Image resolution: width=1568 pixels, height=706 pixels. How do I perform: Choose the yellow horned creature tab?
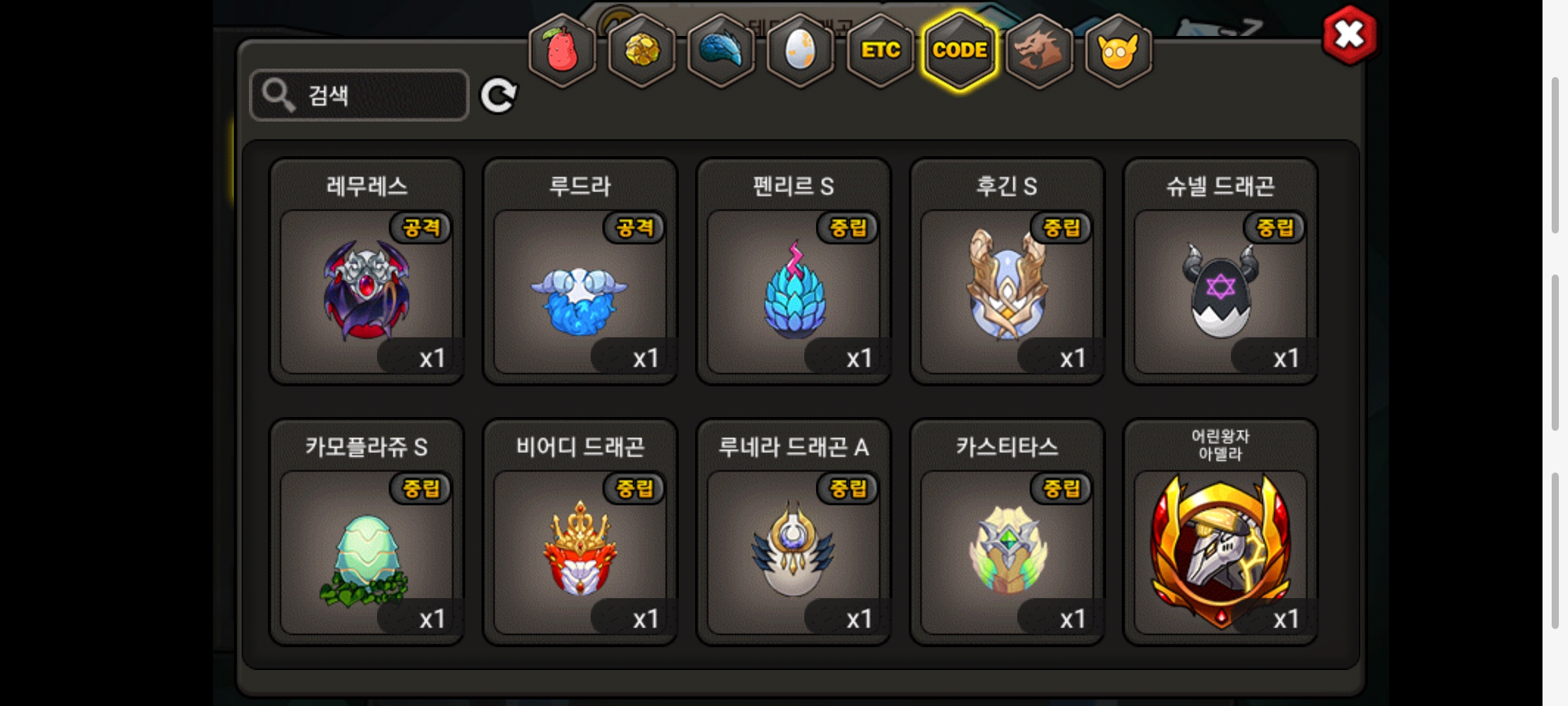[x=1118, y=51]
